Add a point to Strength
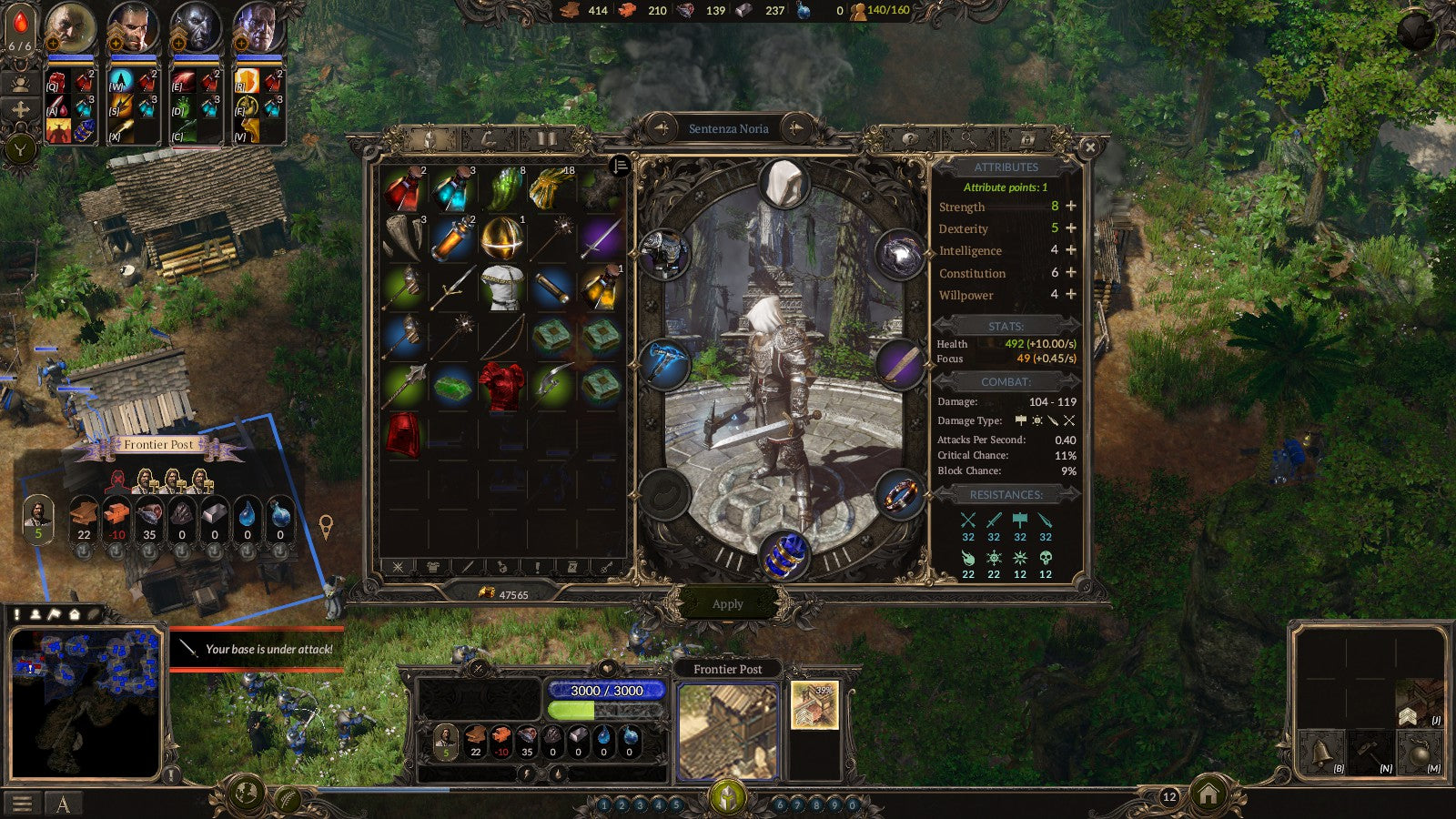The height and width of the screenshot is (819, 1456). (1071, 207)
